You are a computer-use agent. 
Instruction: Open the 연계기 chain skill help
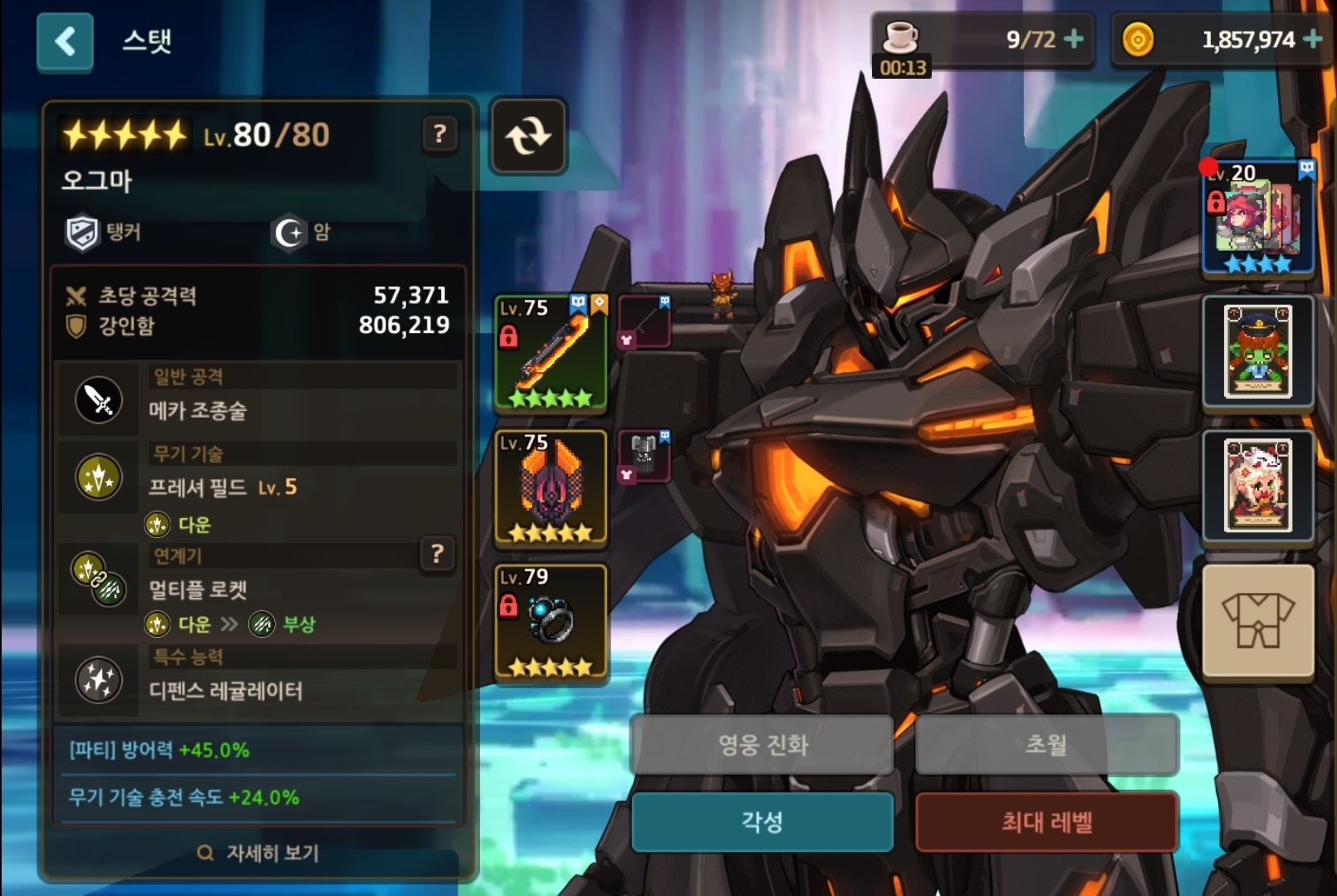click(x=438, y=554)
